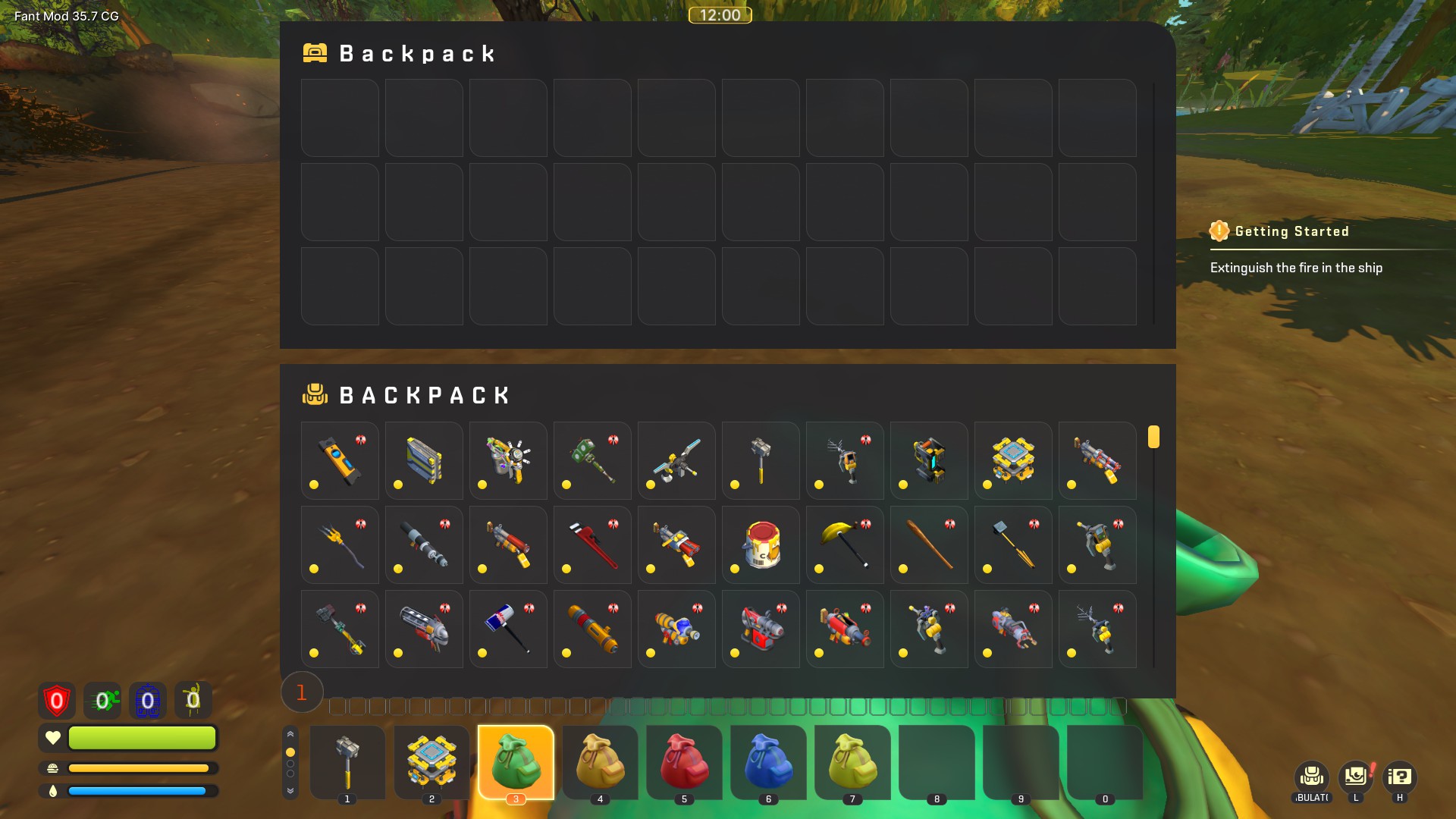
Task: Open the Getting Started quest tracker
Action: point(1291,231)
